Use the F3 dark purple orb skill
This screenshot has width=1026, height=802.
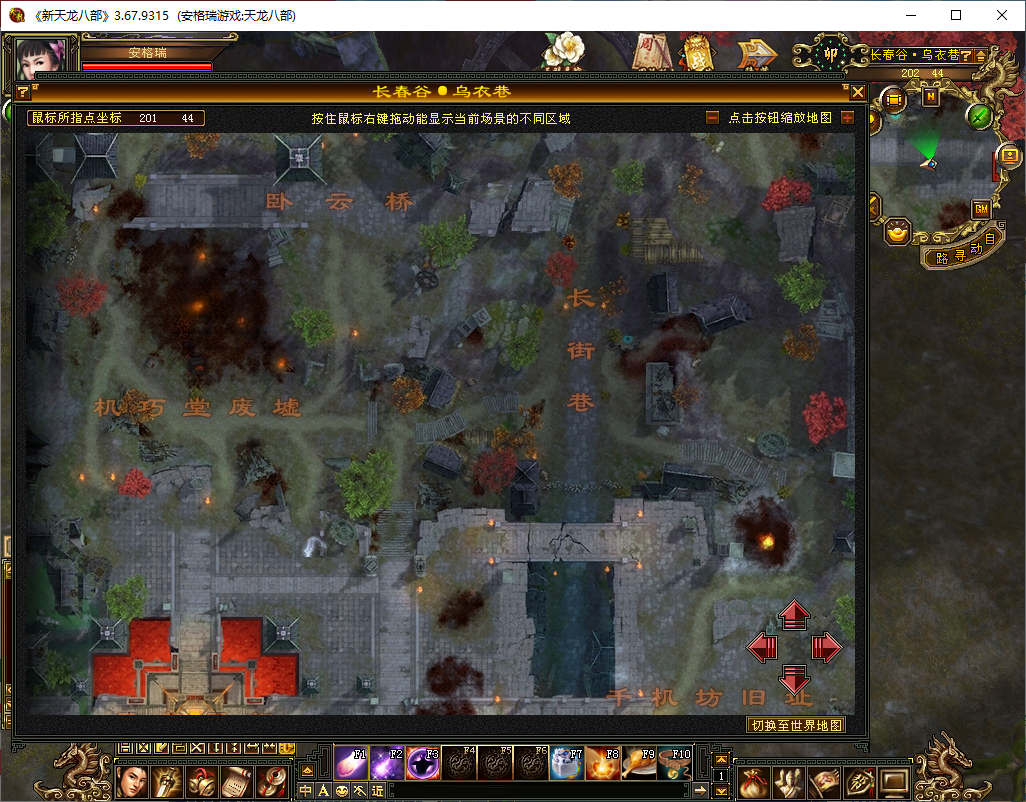tap(423, 763)
